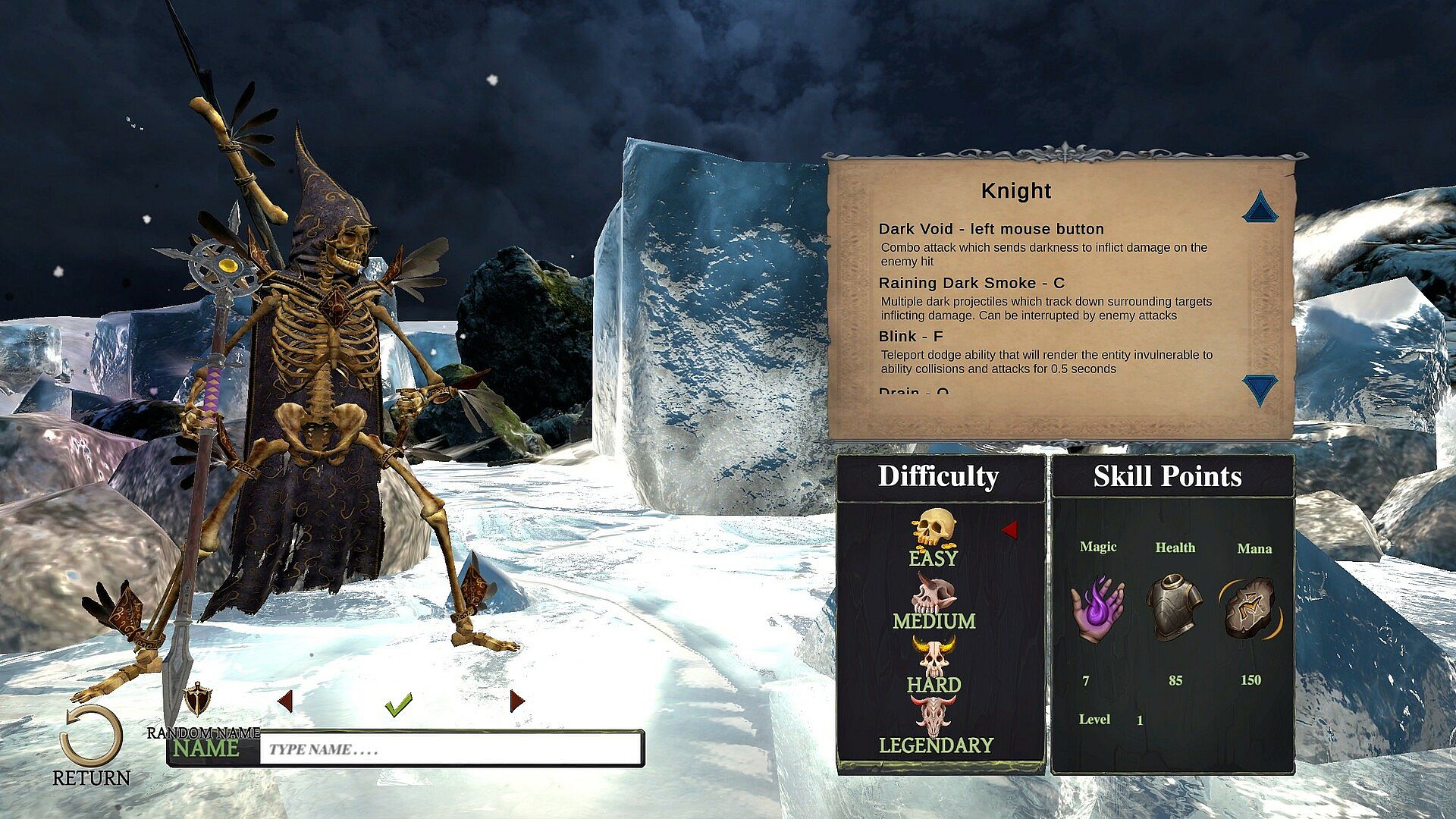Click the RETURN button
The image size is (1456, 819).
(91, 743)
